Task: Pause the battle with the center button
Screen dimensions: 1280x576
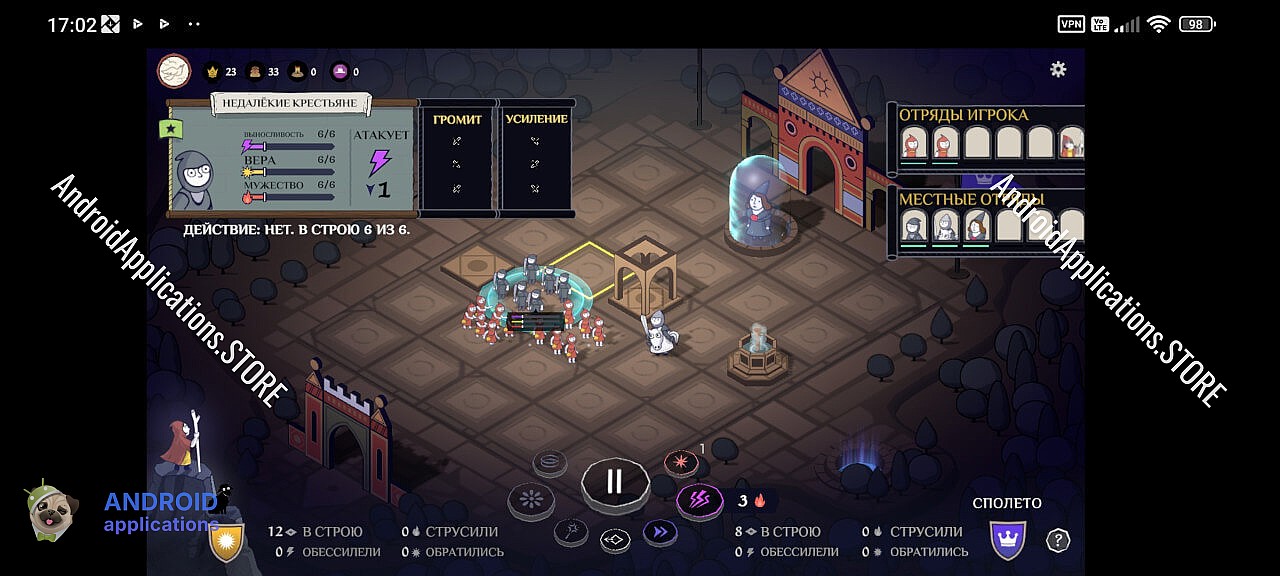Action: tap(614, 482)
